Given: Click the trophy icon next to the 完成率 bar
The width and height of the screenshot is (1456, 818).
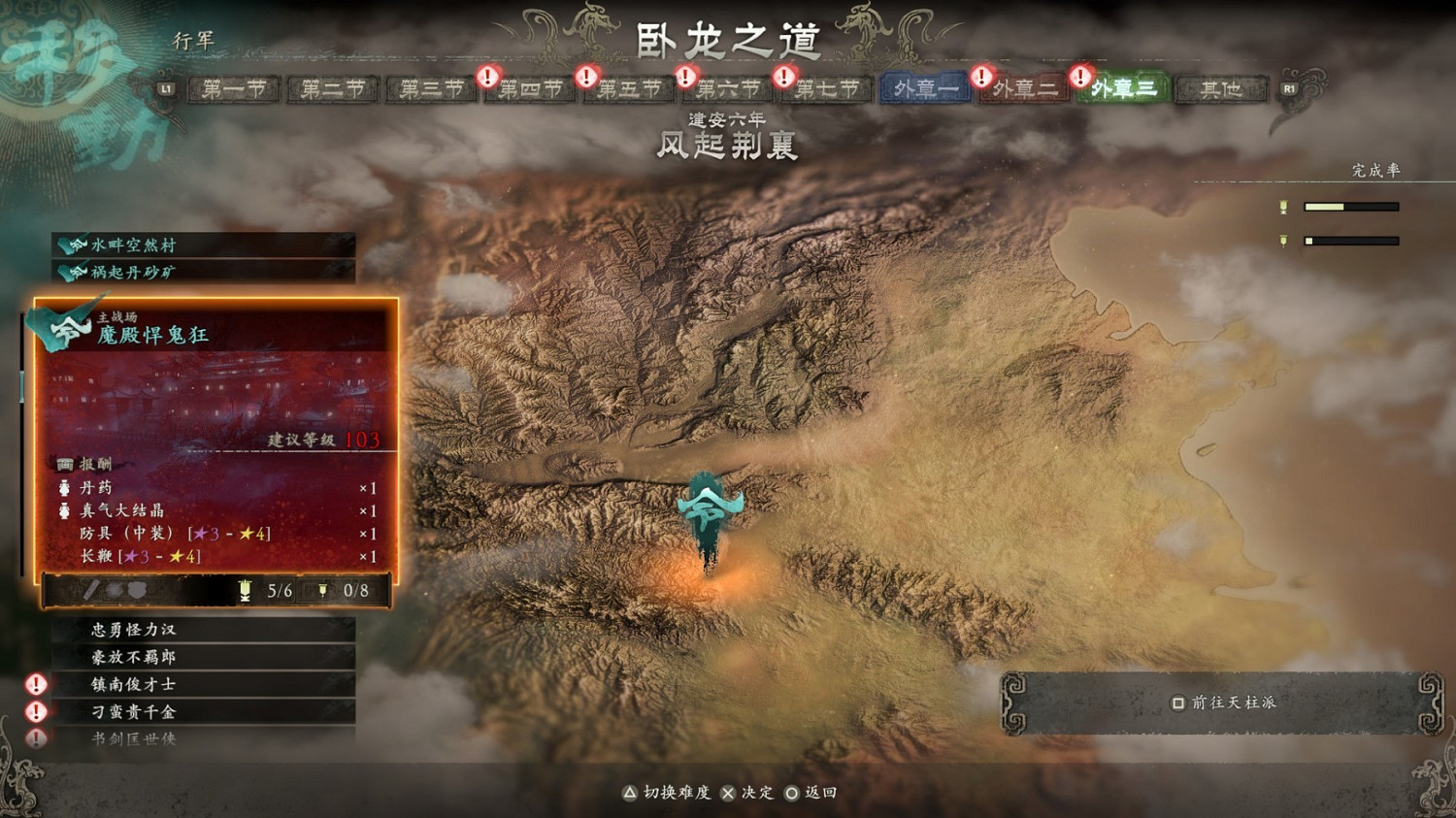Looking at the screenshot, I should (1285, 206).
